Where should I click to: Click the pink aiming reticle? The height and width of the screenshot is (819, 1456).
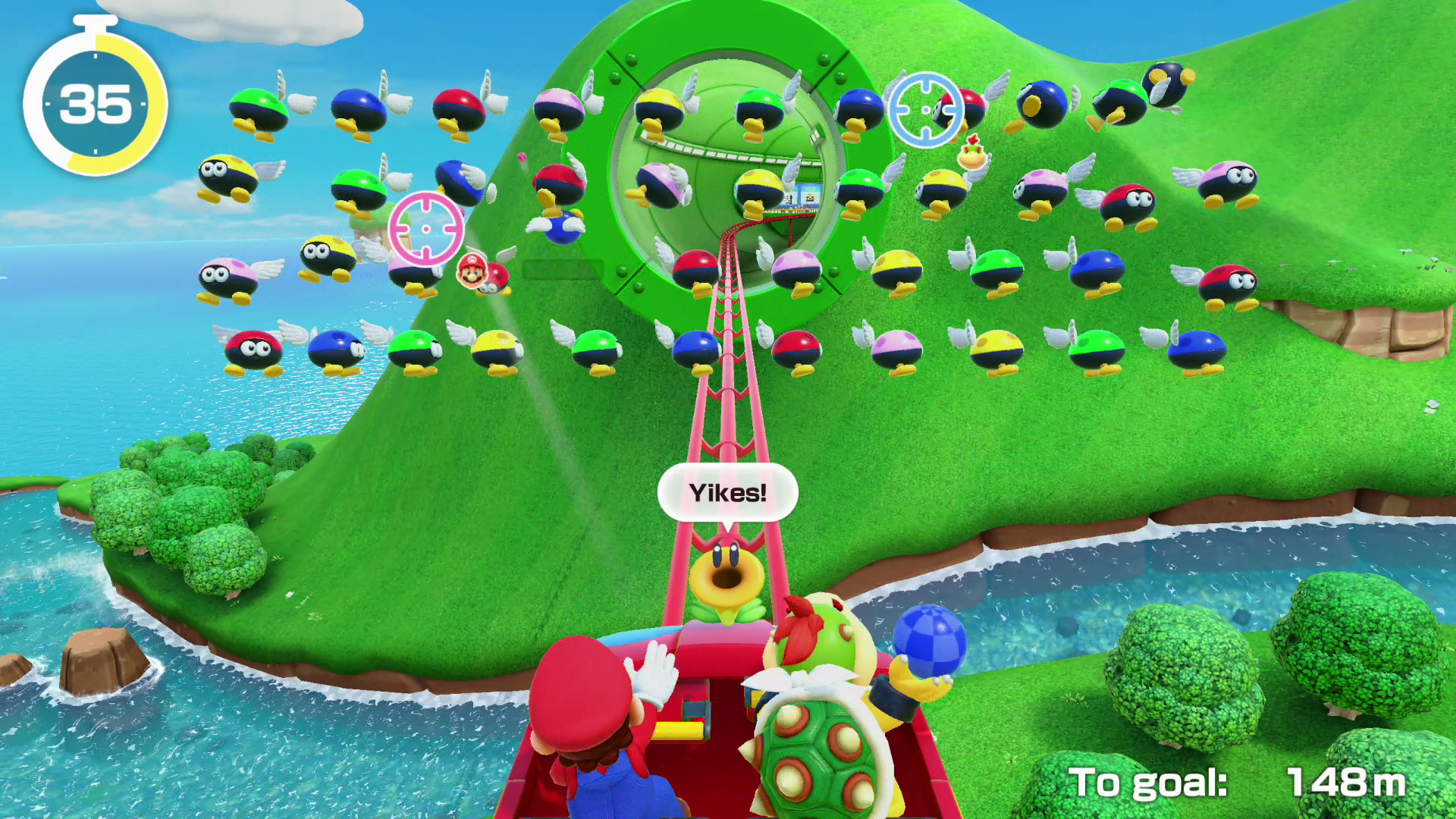click(426, 228)
